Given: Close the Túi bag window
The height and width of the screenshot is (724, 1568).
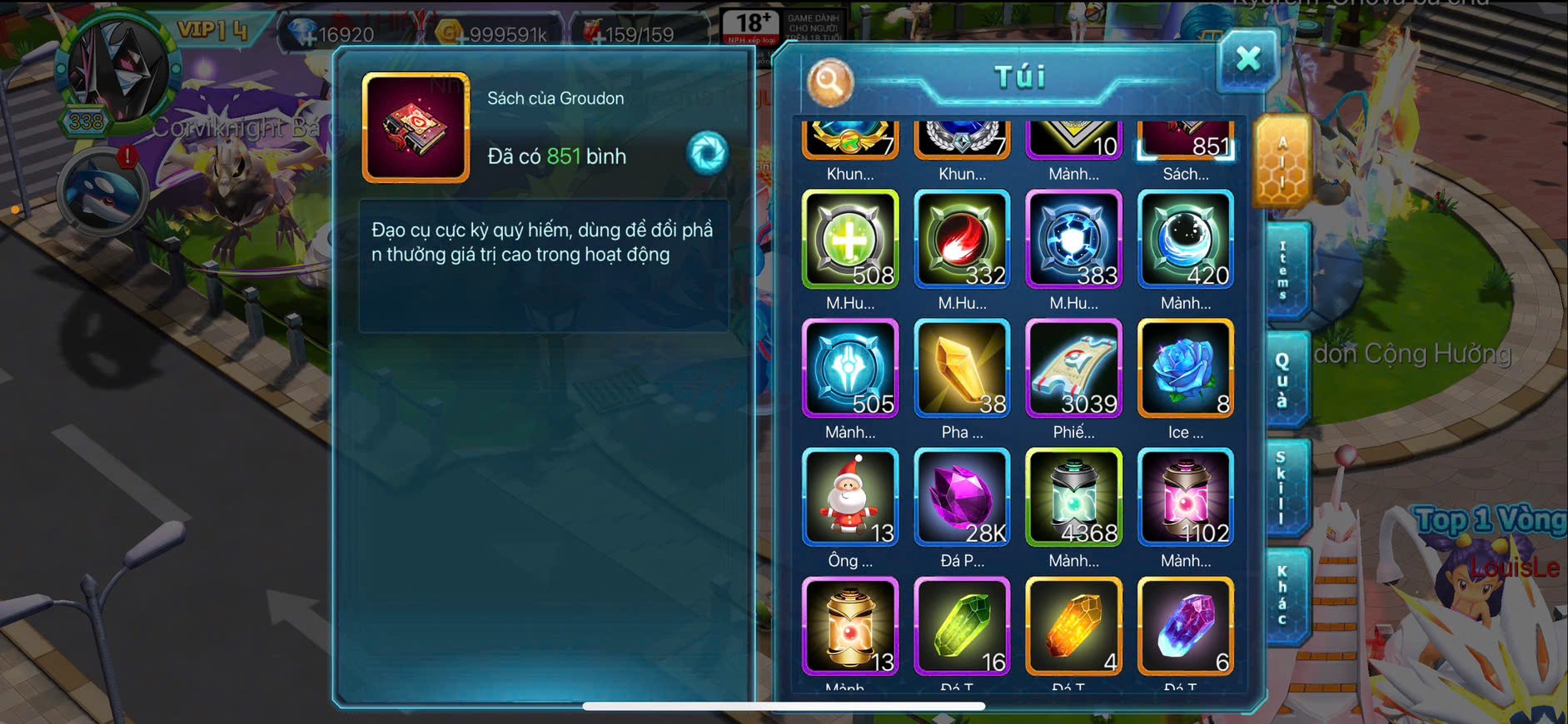Looking at the screenshot, I should [1247, 60].
